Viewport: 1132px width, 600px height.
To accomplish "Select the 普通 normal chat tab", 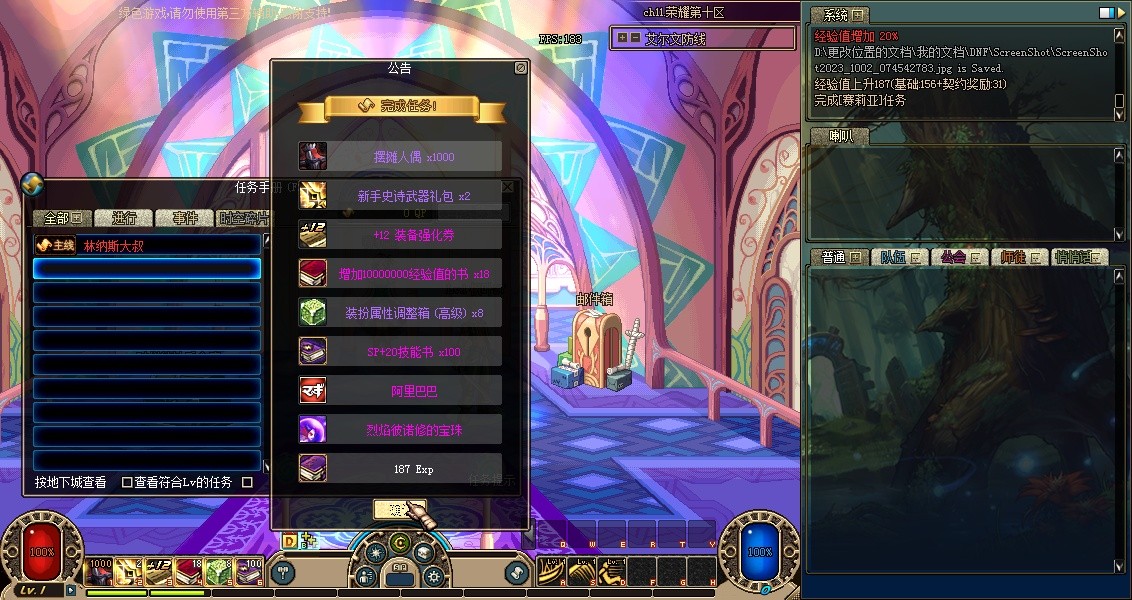I will coord(839,257).
